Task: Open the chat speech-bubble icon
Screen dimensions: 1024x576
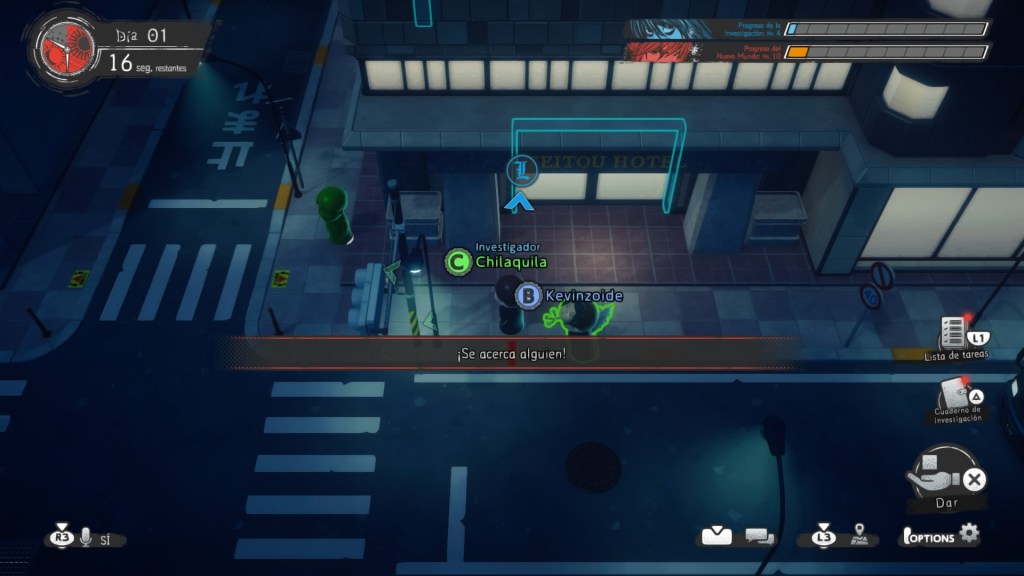Action: coord(759,536)
